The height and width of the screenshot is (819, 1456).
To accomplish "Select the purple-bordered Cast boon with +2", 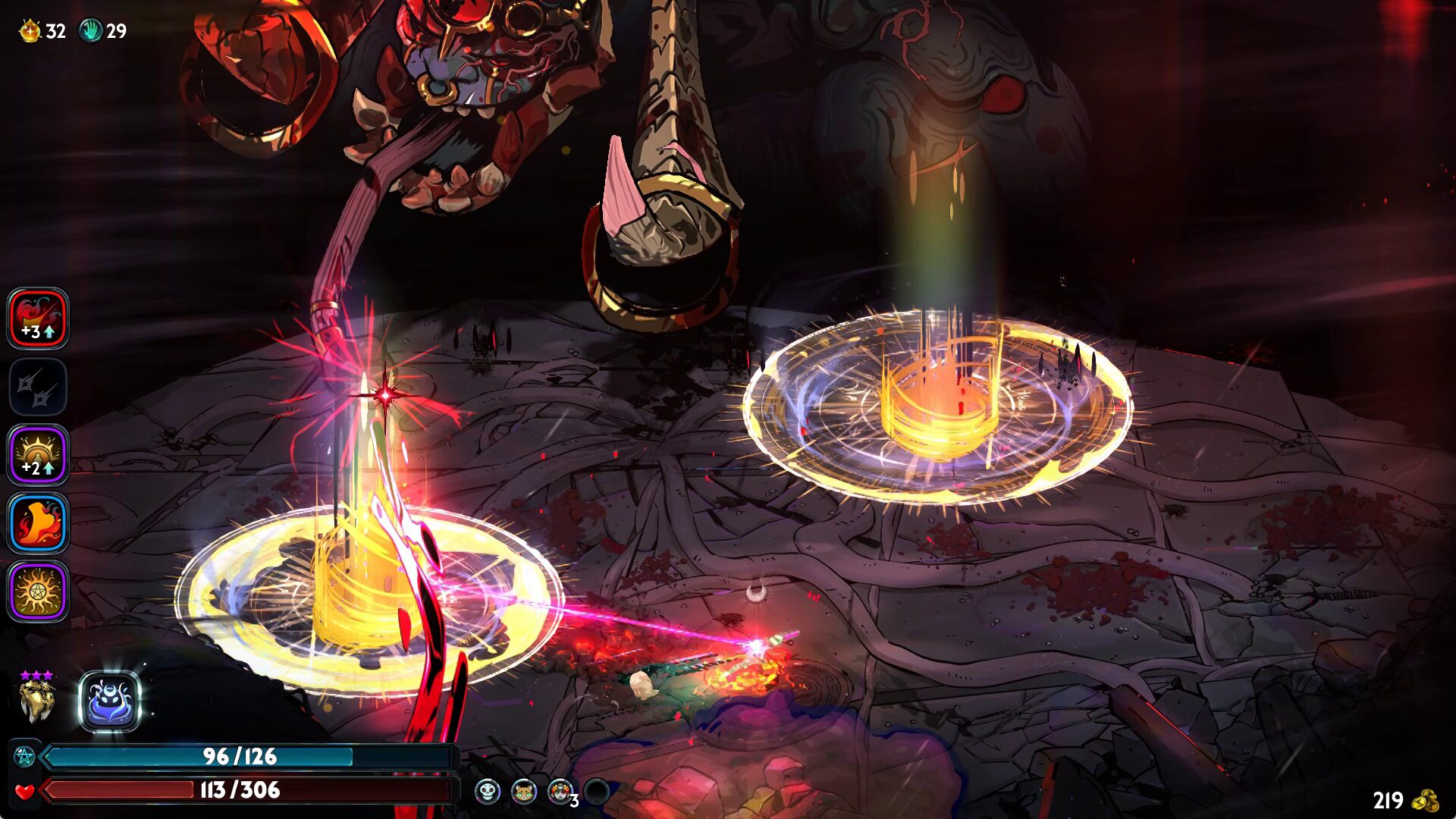I will (x=38, y=455).
